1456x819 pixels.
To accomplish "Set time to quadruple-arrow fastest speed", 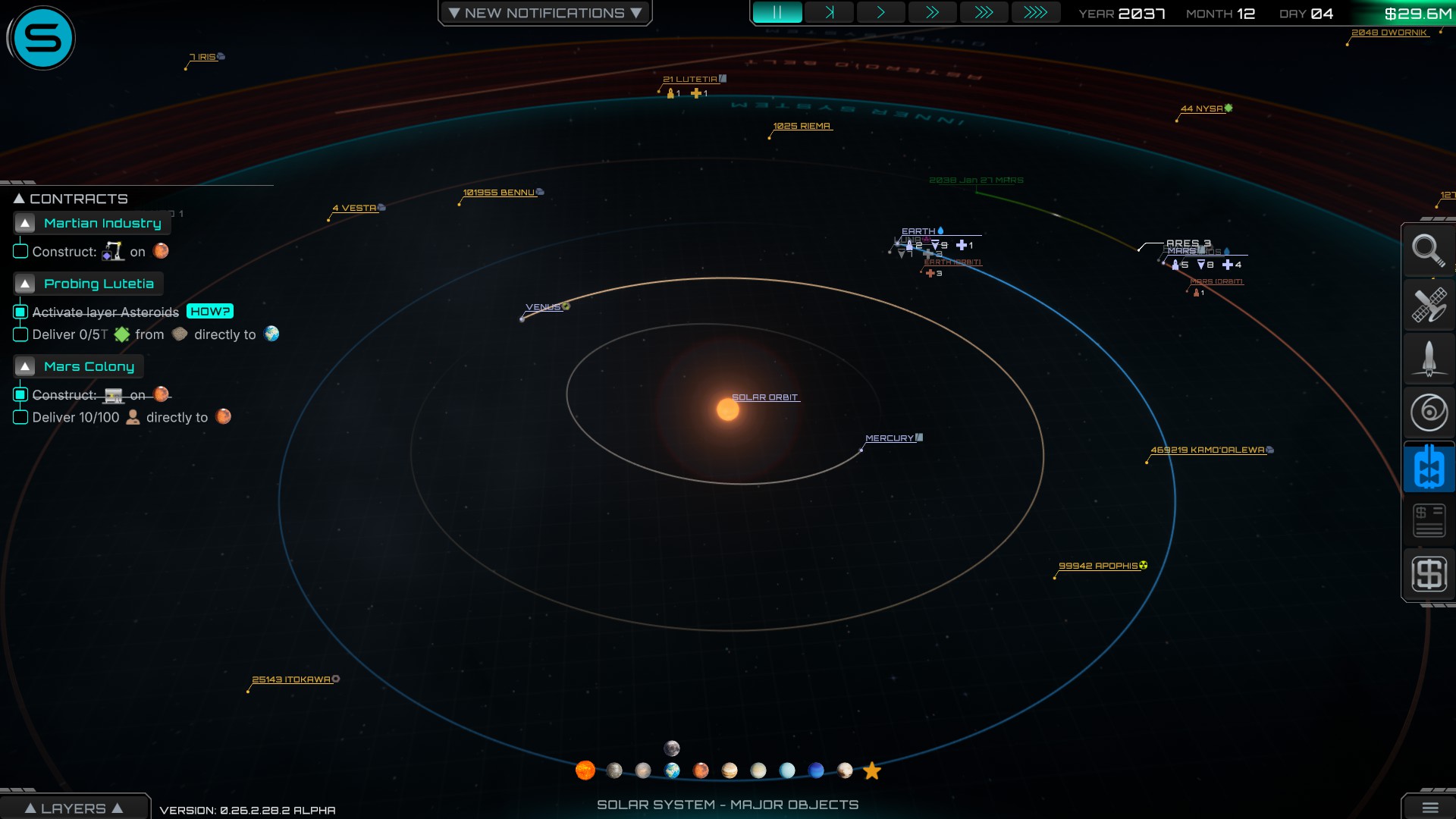I will coord(1035,13).
